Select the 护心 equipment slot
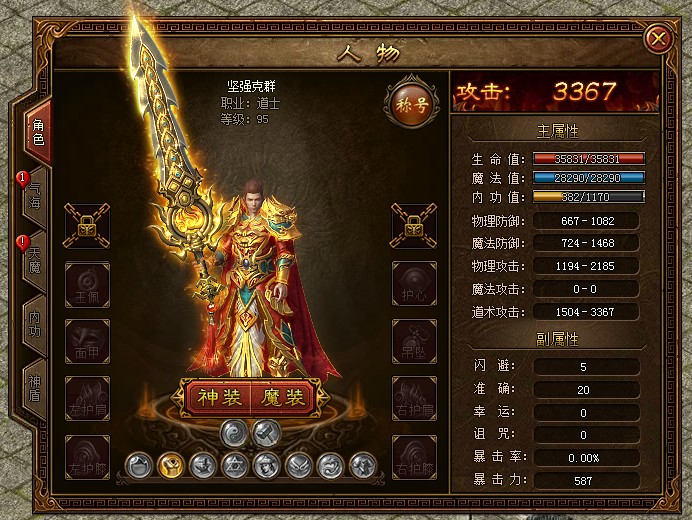Screen dimensions: 692x520 pos(413,283)
